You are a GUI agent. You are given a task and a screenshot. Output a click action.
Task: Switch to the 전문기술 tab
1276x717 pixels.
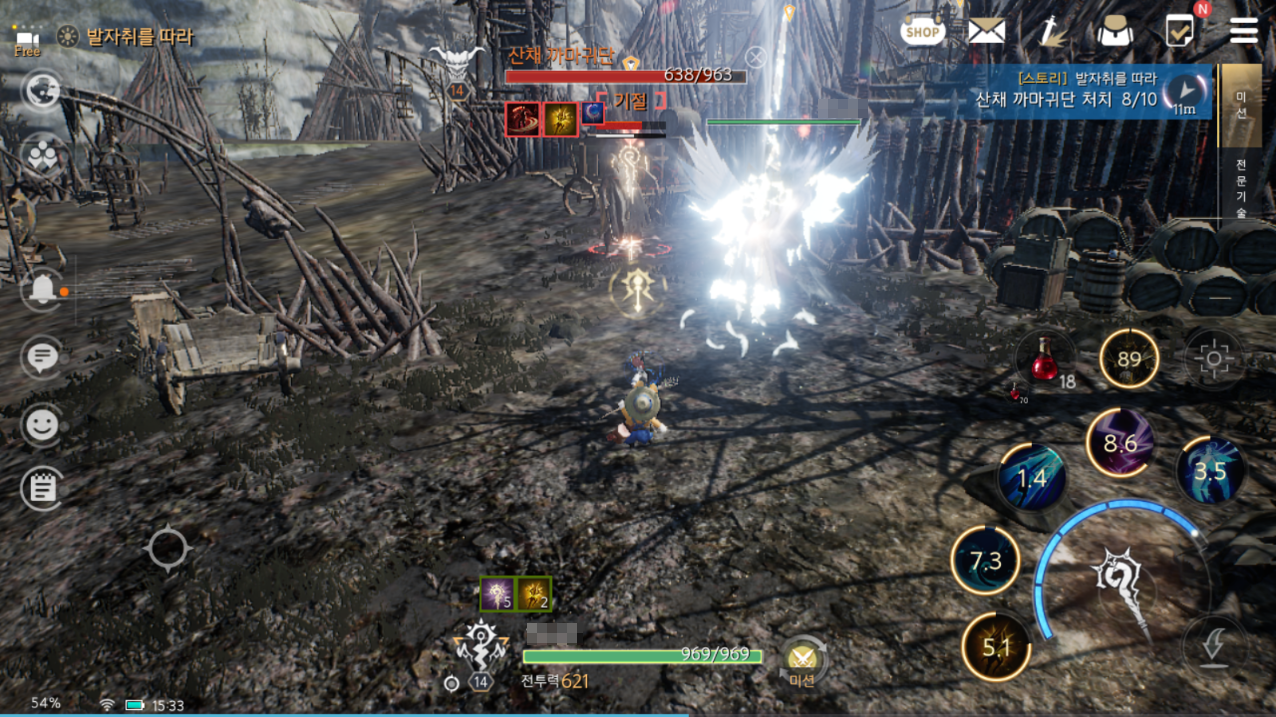point(1241,185)
